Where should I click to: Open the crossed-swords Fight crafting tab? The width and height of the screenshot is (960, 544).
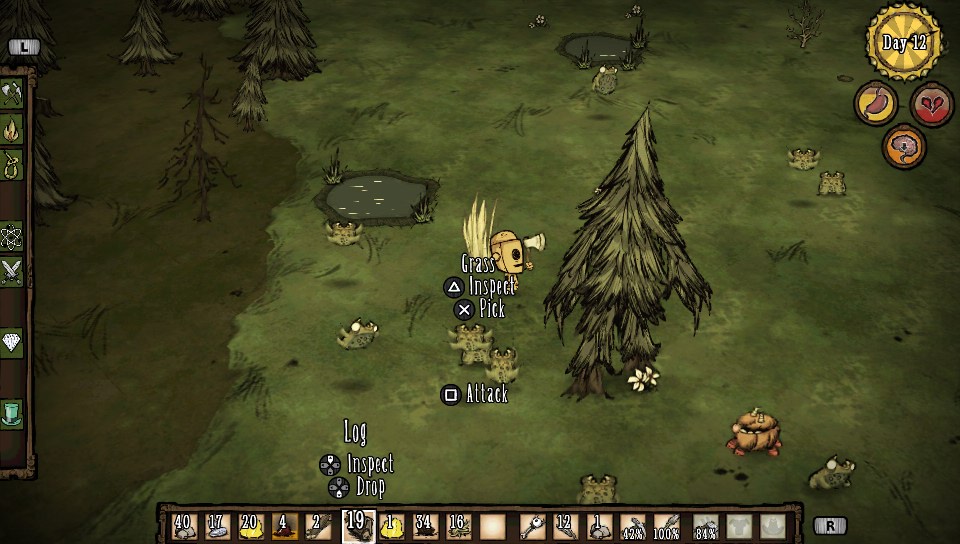pyautogui.click(x=12, y=270)
